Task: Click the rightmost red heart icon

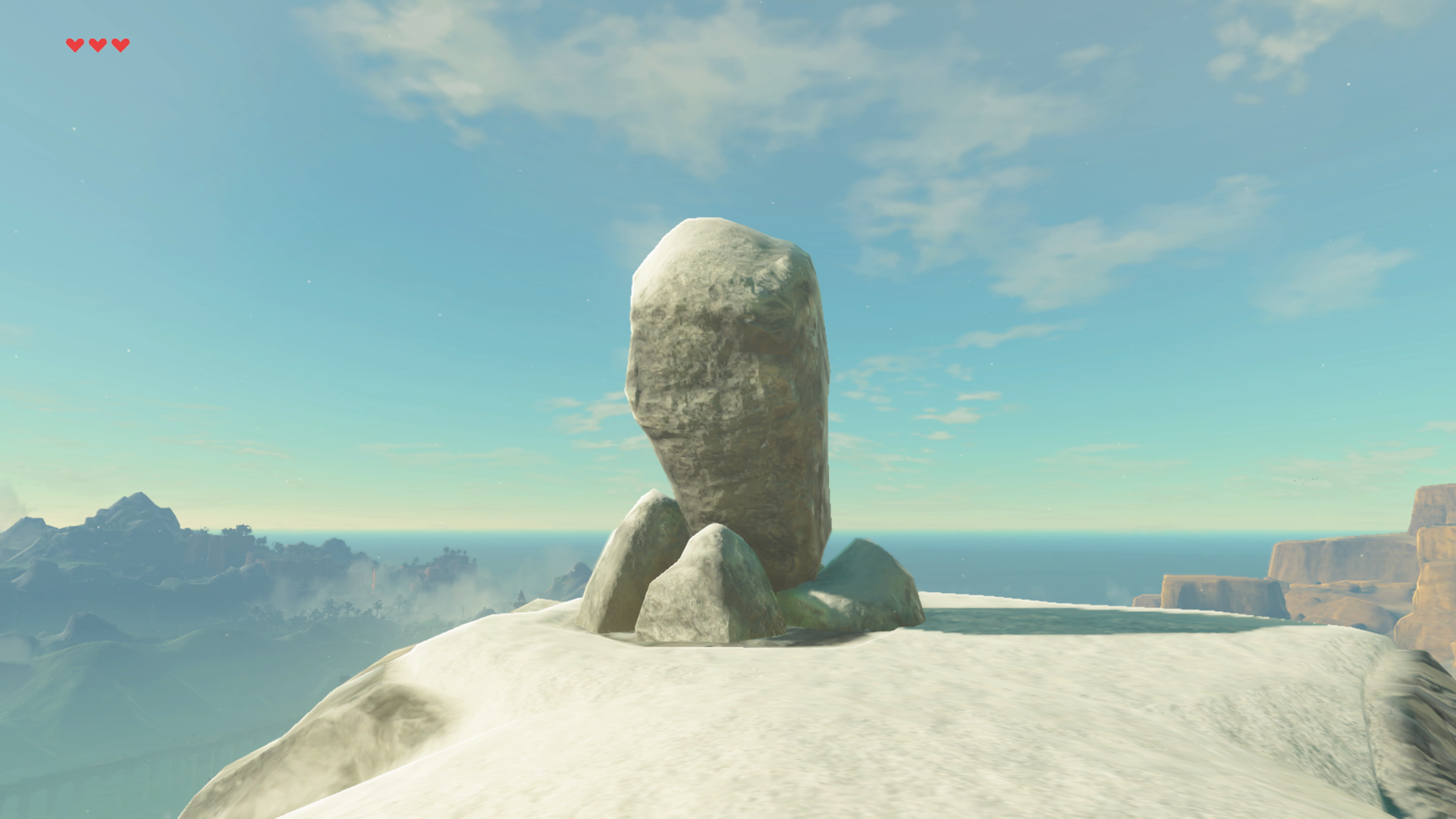Action: click(x=120, y=44)
